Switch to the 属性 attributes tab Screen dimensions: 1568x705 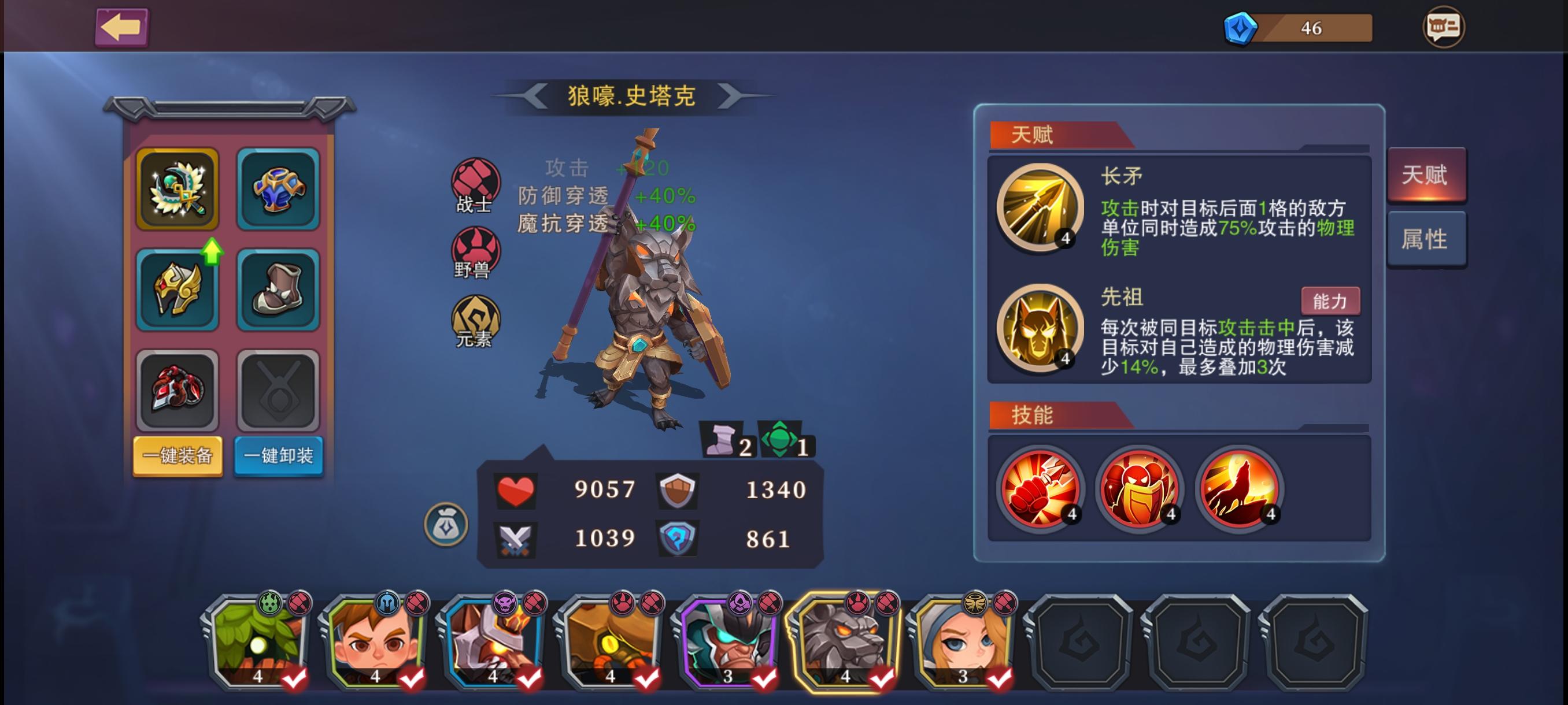[x=1427, y=239]
